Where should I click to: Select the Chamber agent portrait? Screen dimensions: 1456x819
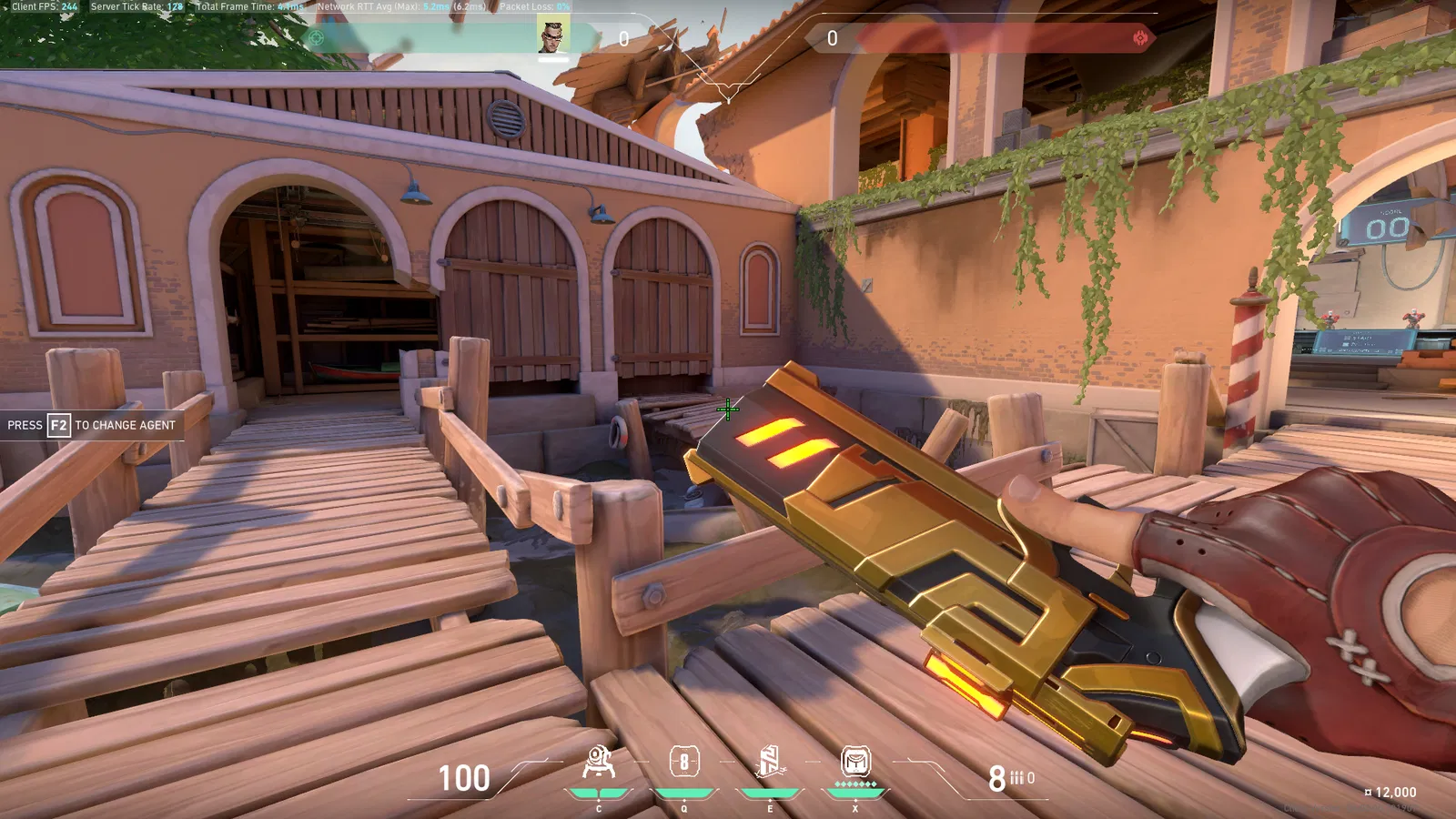552,35
